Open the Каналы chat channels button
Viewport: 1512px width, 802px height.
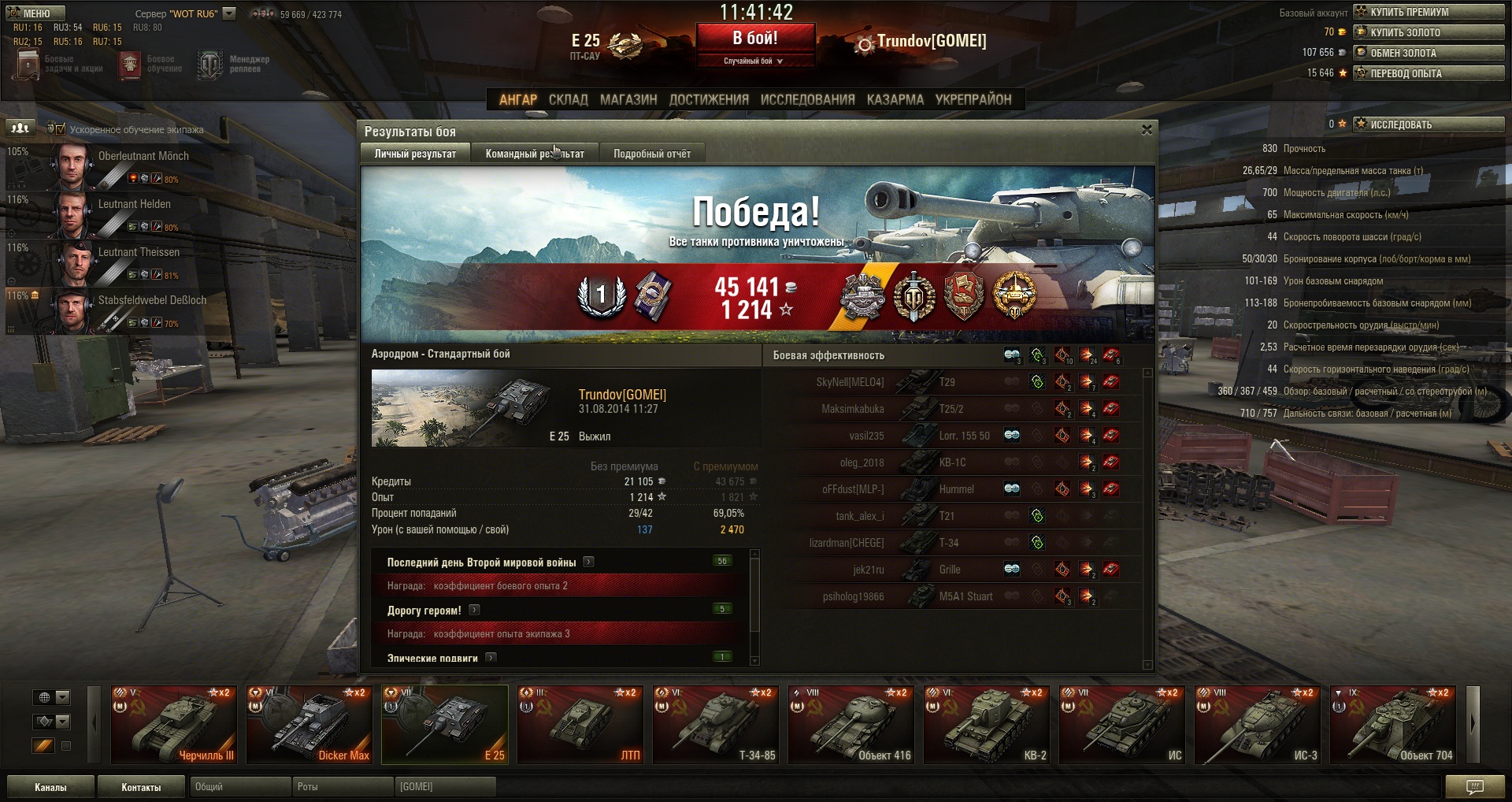(x=50, y=787)
